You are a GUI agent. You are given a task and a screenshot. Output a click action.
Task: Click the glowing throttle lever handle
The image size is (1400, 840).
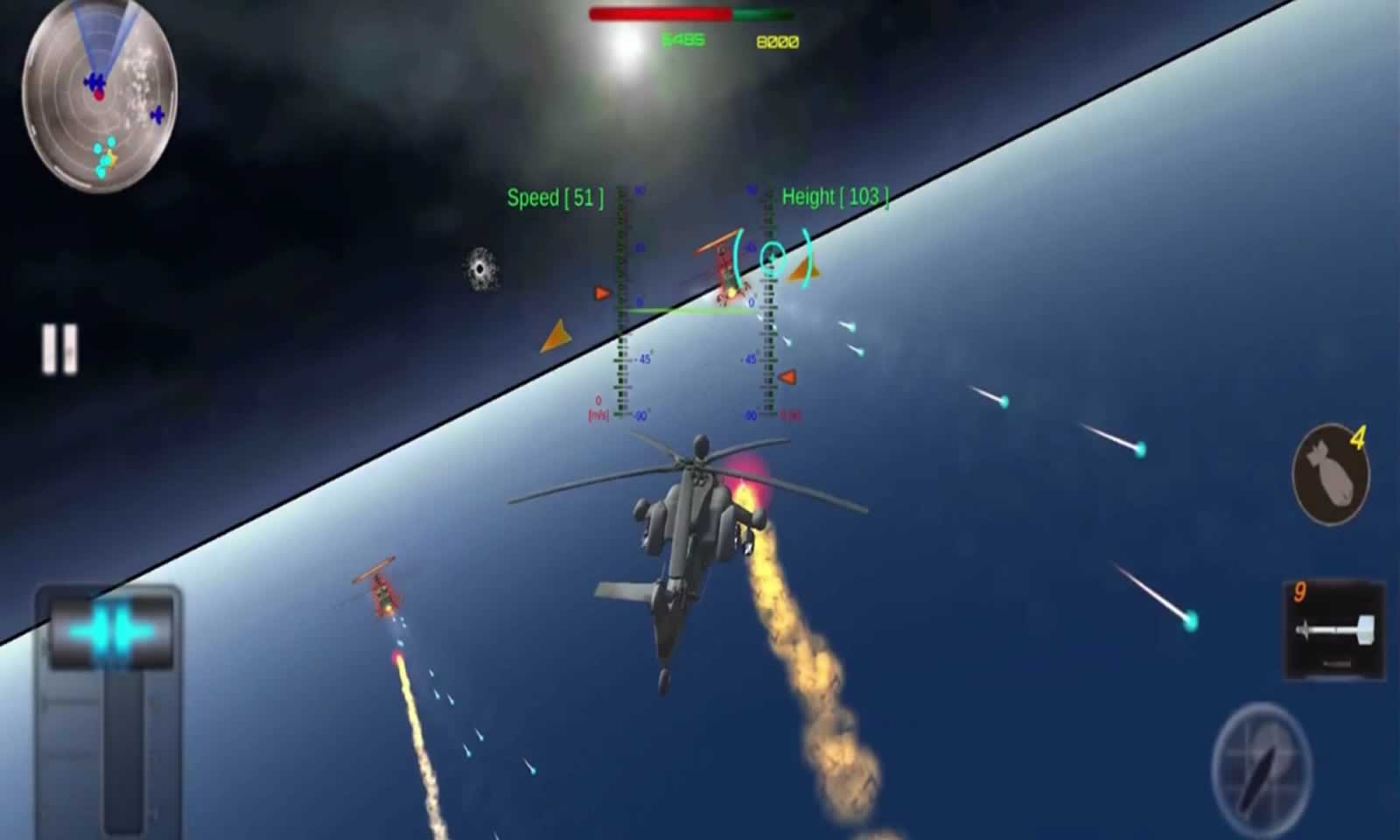coord(110,629)
